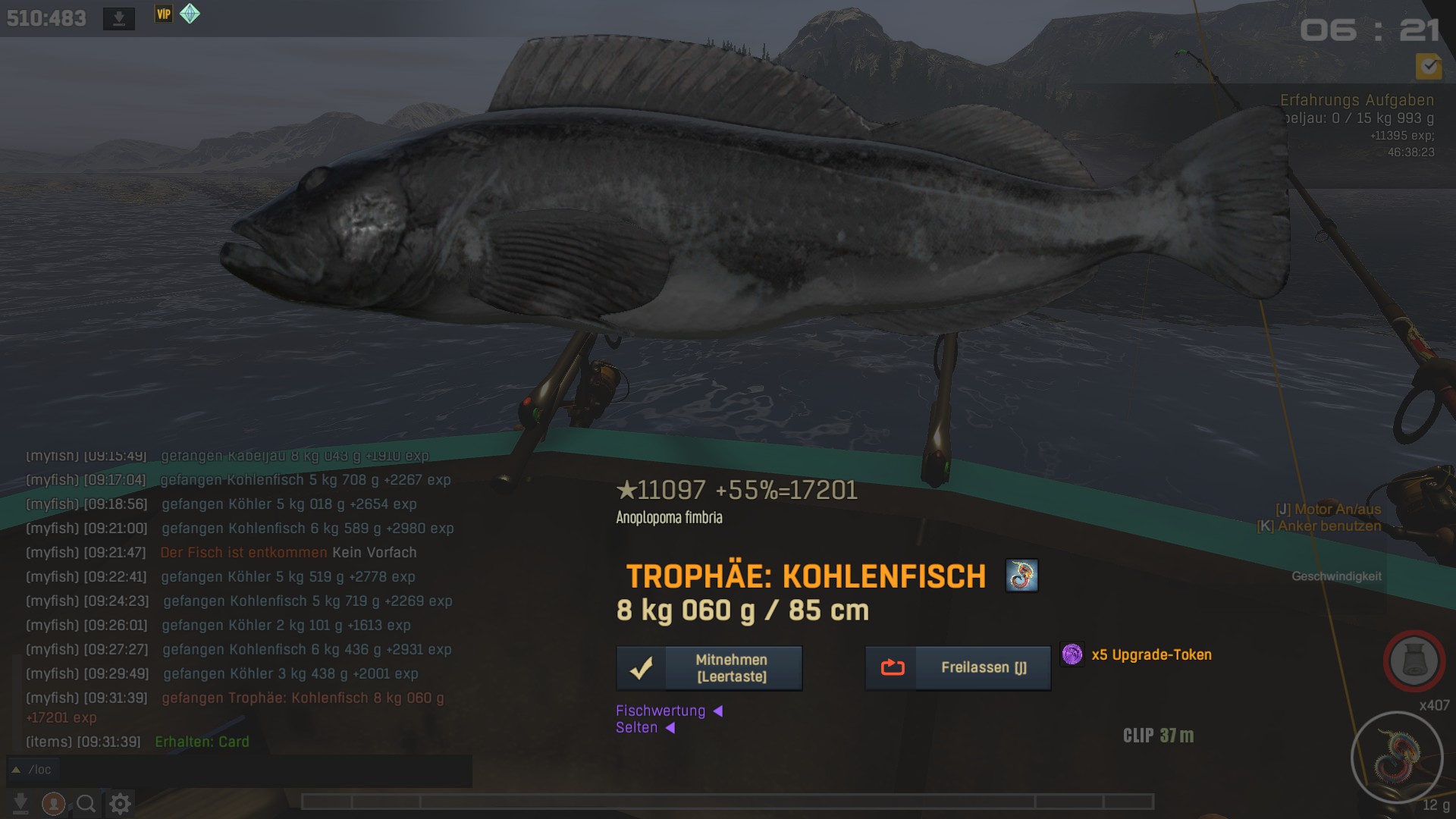Viewport: 1456px width, 819px height.
Task: Keep the fish with Mitnehmen
Action: click(709, 668)
